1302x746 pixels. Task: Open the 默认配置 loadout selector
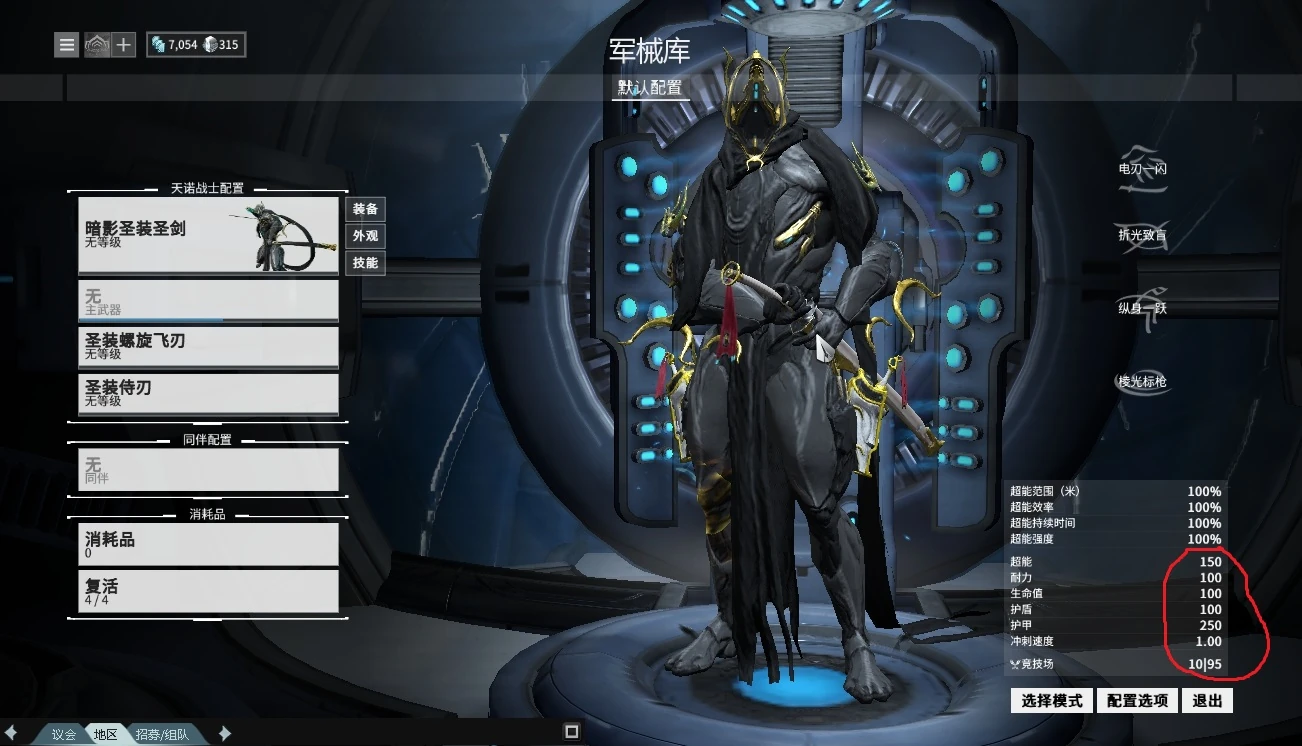(652, 89)
